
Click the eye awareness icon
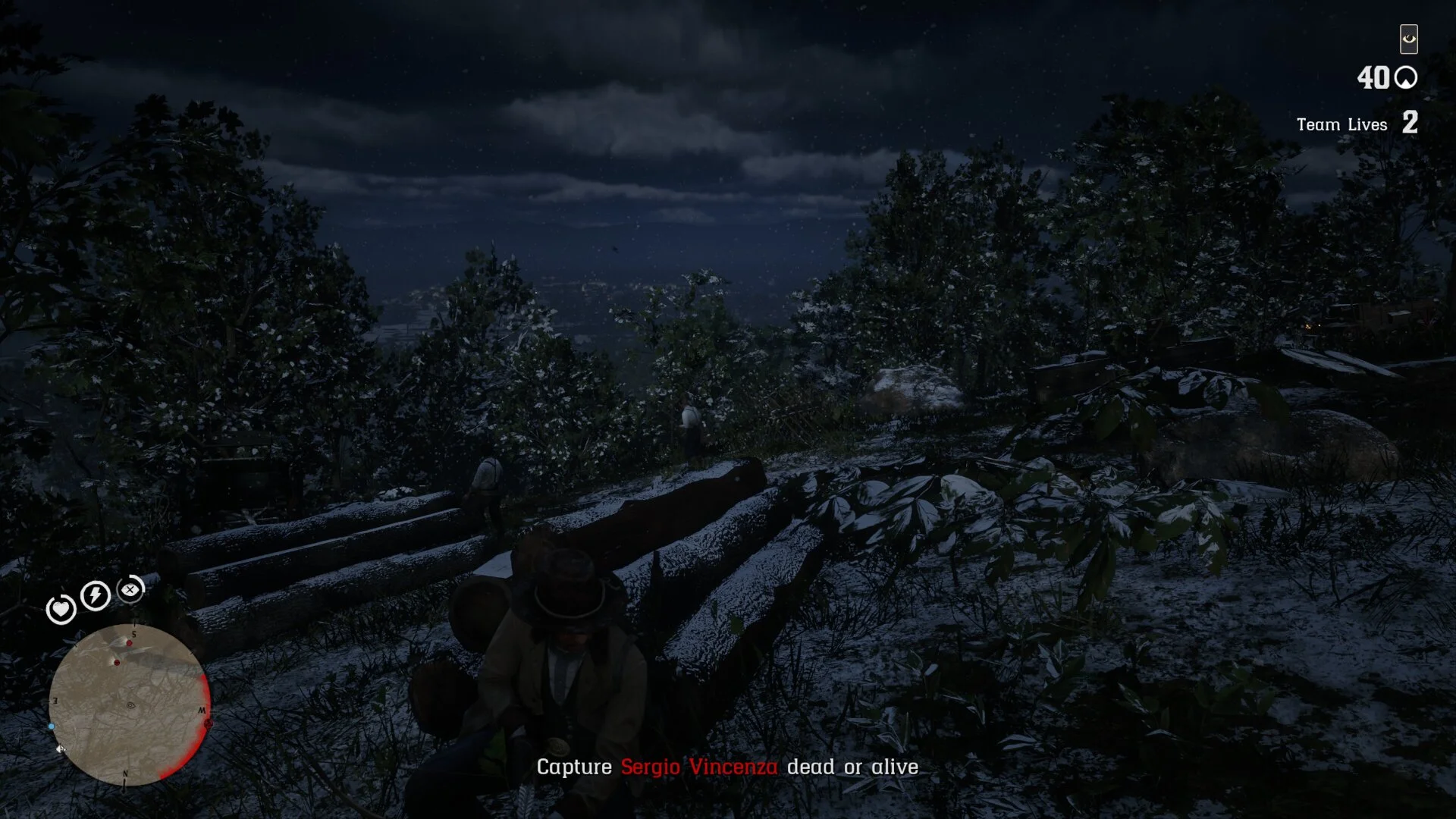tap(1408, 39)
